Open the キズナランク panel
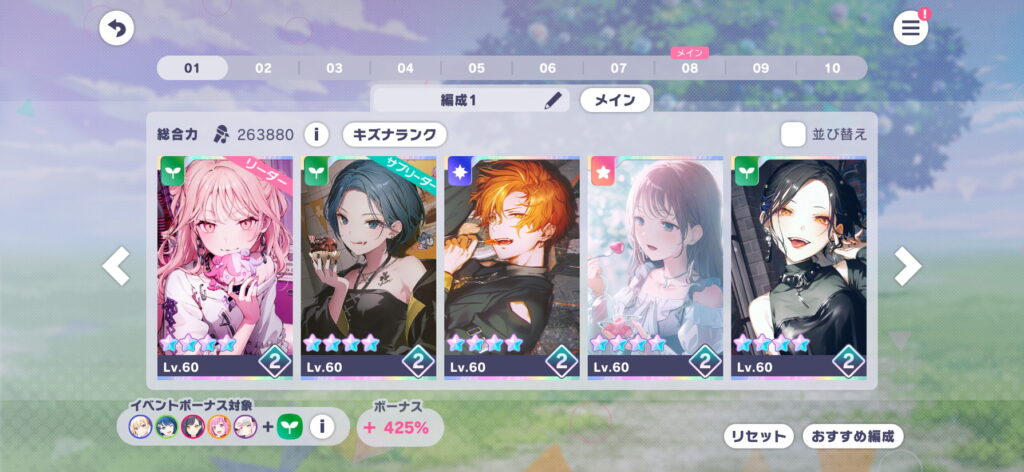1024x472 pixels. pos(394,134)
